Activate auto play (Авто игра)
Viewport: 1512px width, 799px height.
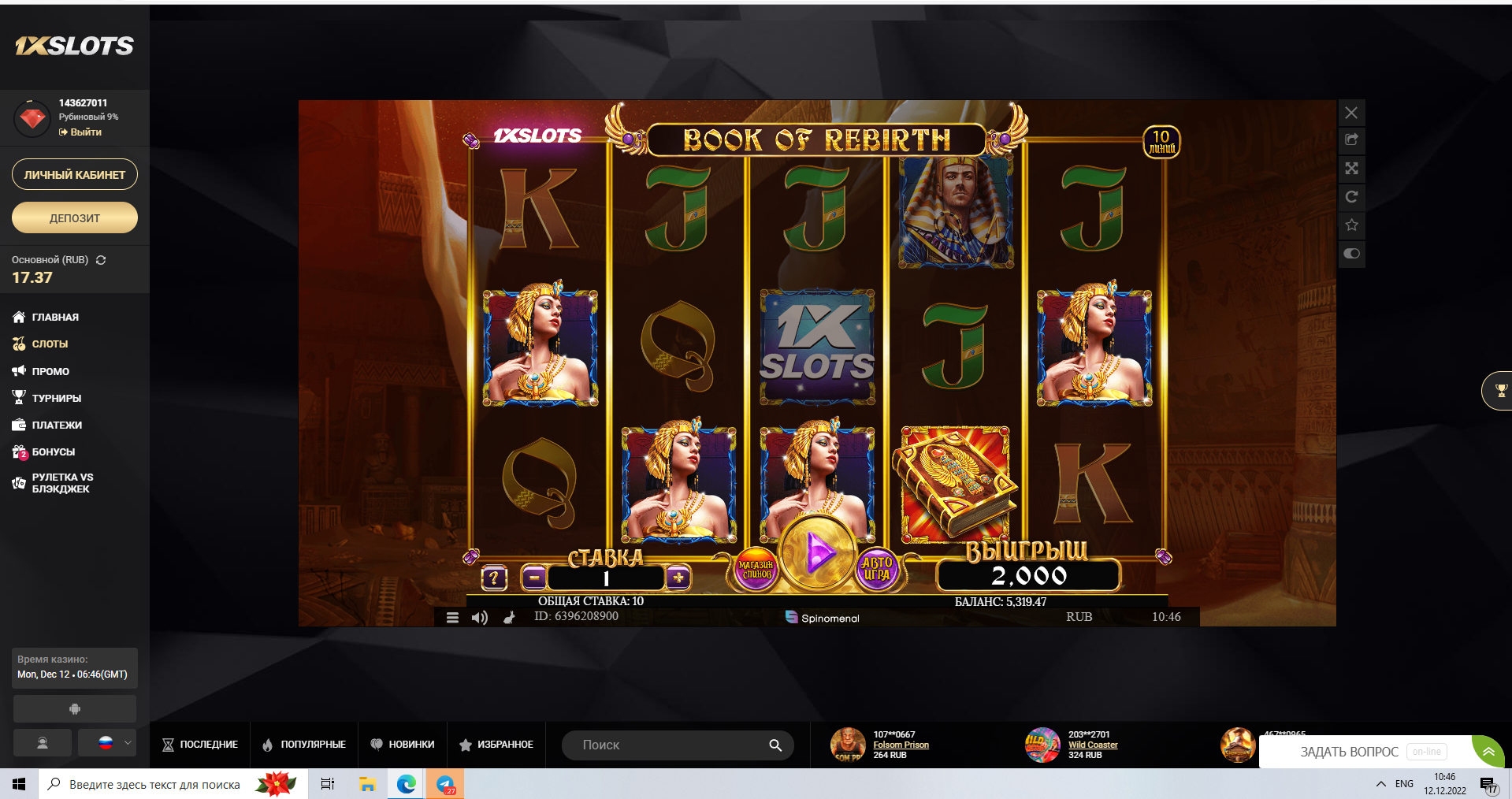coord(876,568)
